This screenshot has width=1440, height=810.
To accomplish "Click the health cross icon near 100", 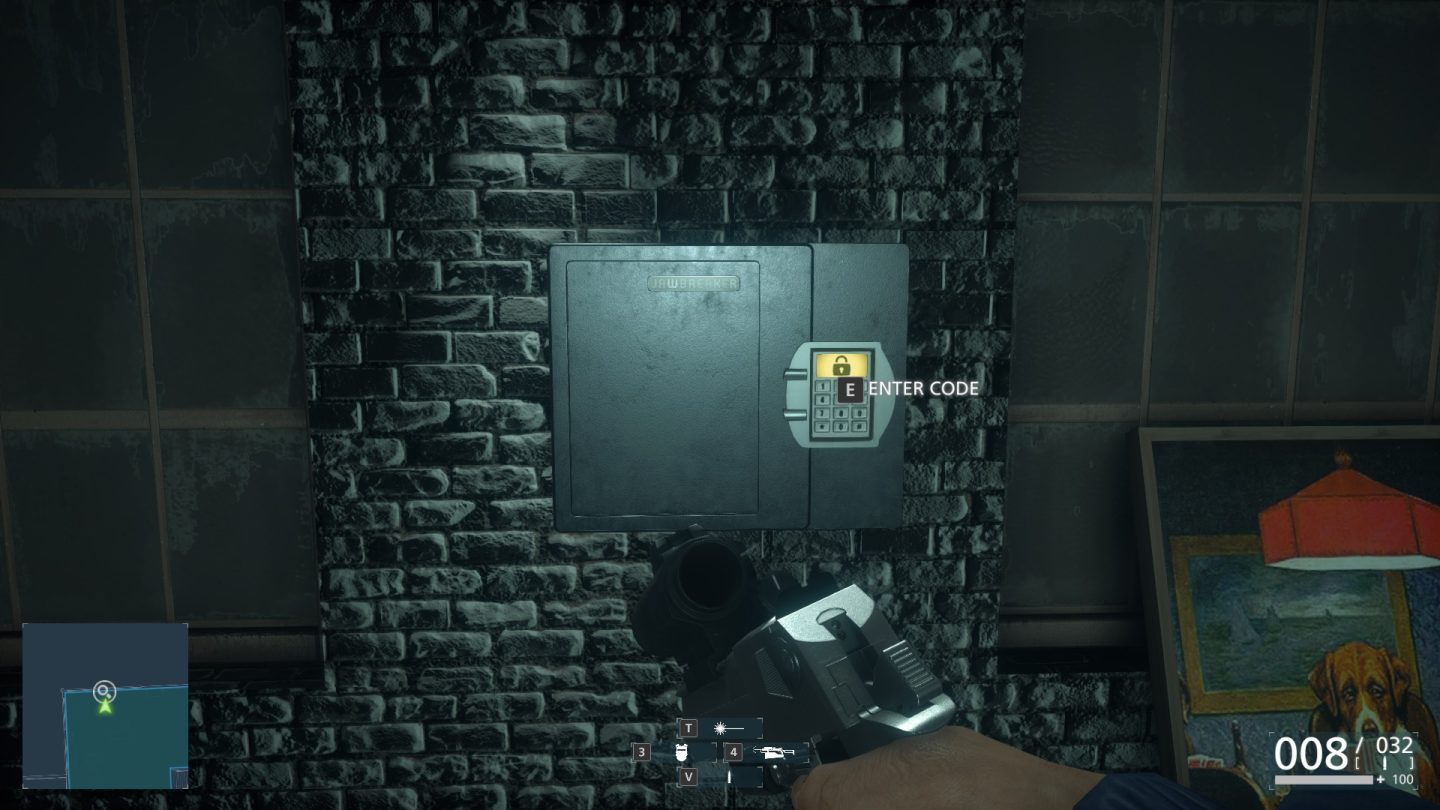I will [1382, 778].
